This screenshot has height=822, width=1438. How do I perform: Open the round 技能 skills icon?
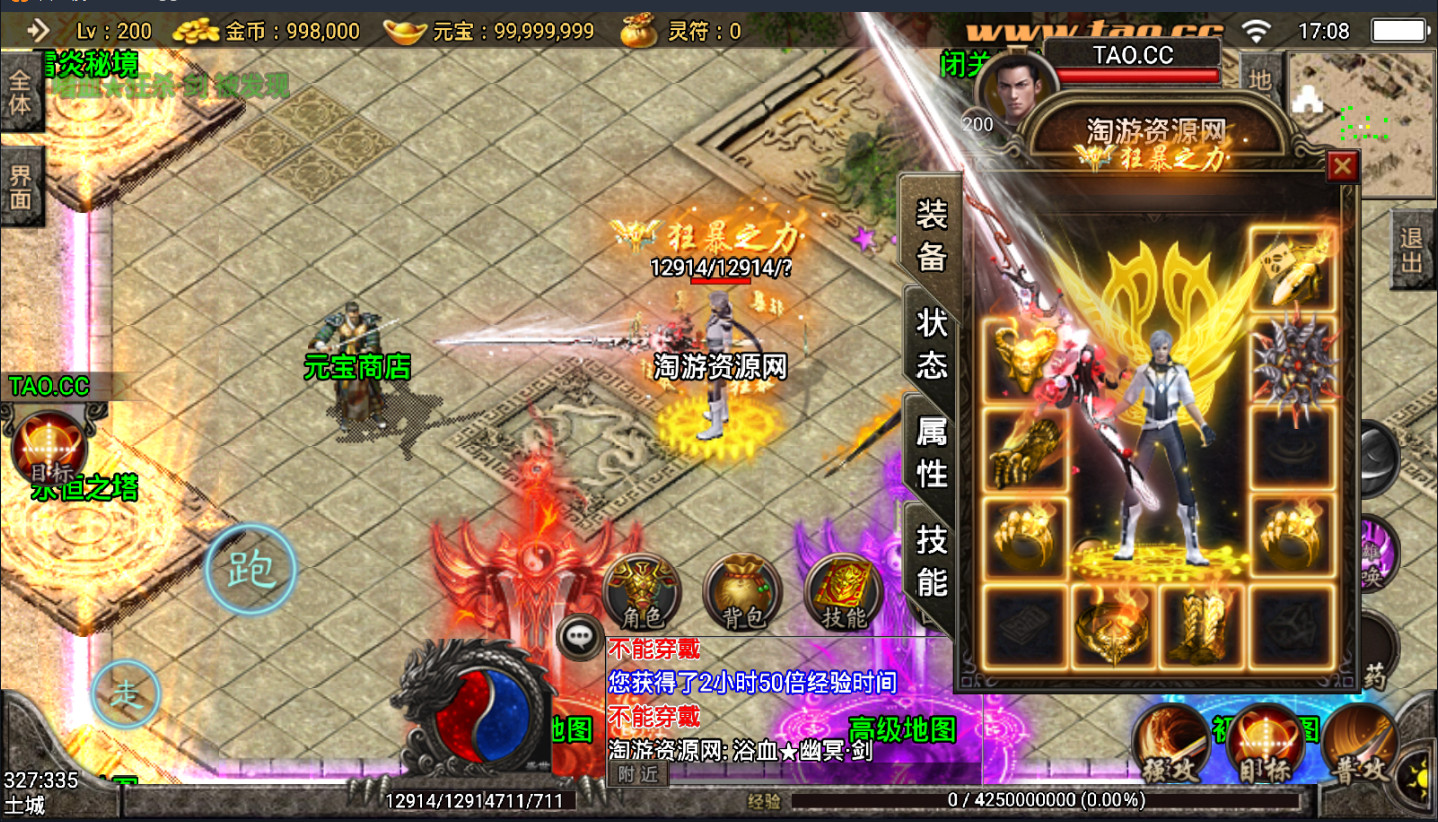[843, 592]
